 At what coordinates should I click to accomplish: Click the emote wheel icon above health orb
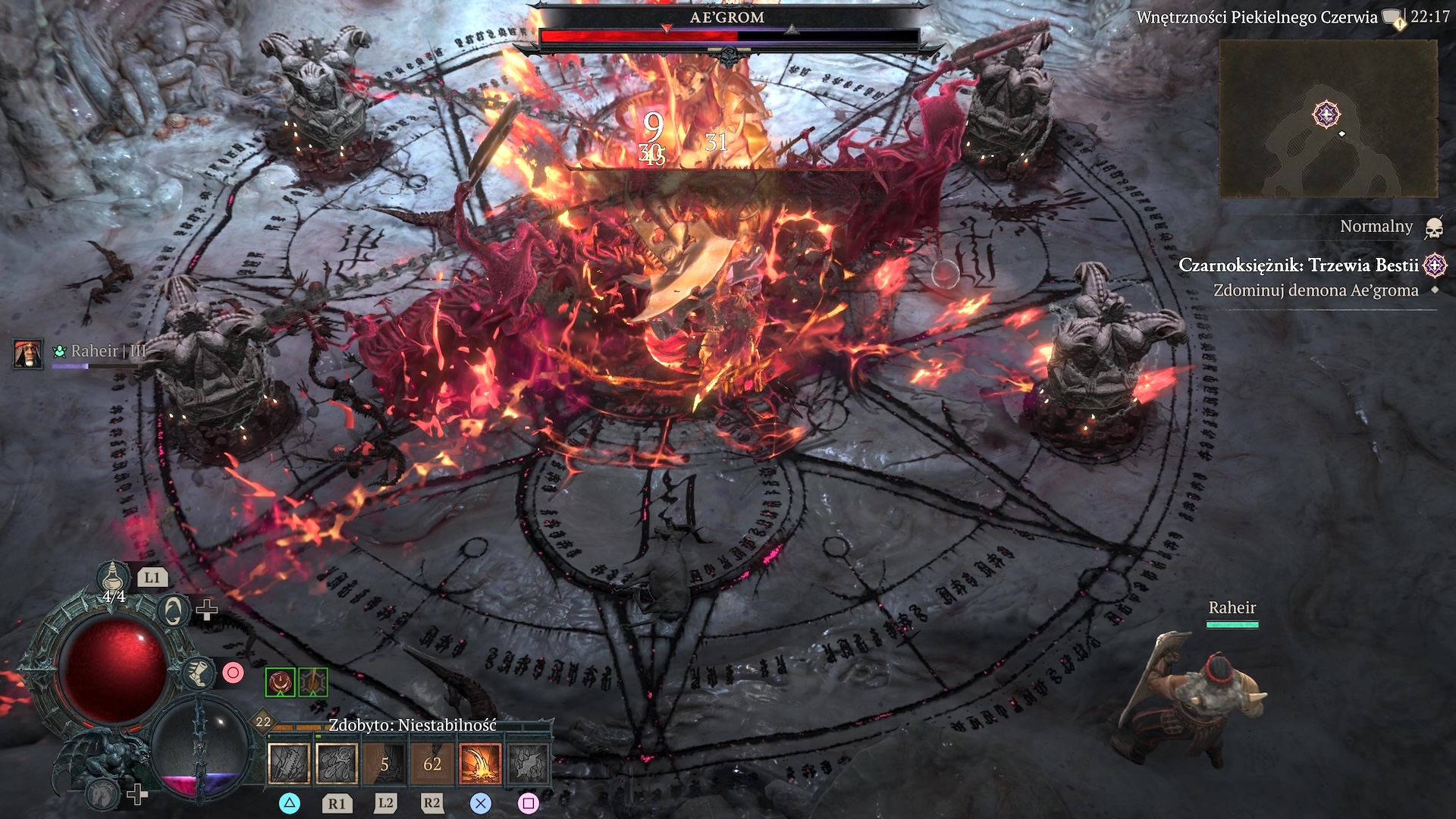[173, 610]
